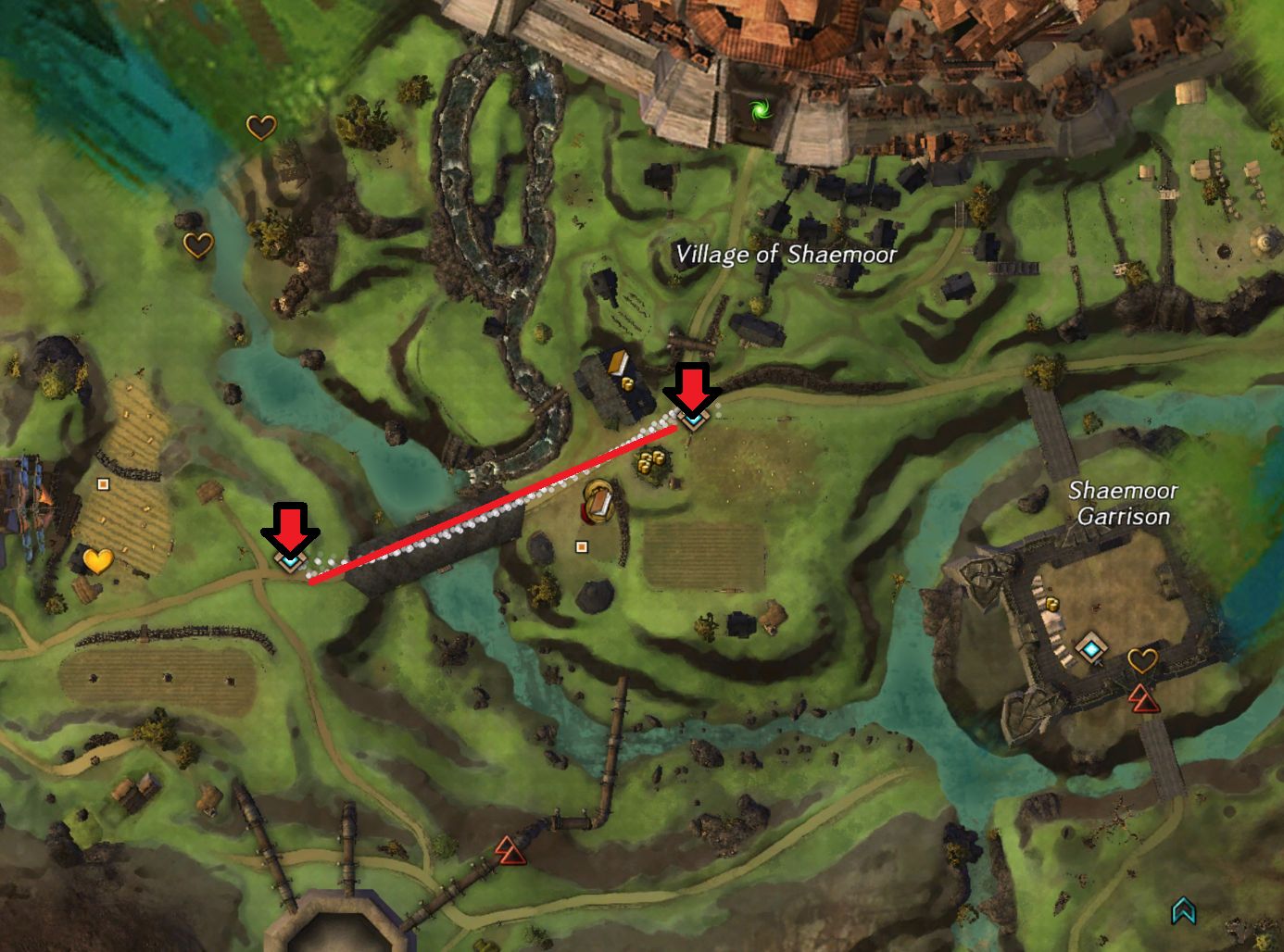Select the book icon circled in gold
This screenshot has width=1284, height=952.
[x=601, y=502]
